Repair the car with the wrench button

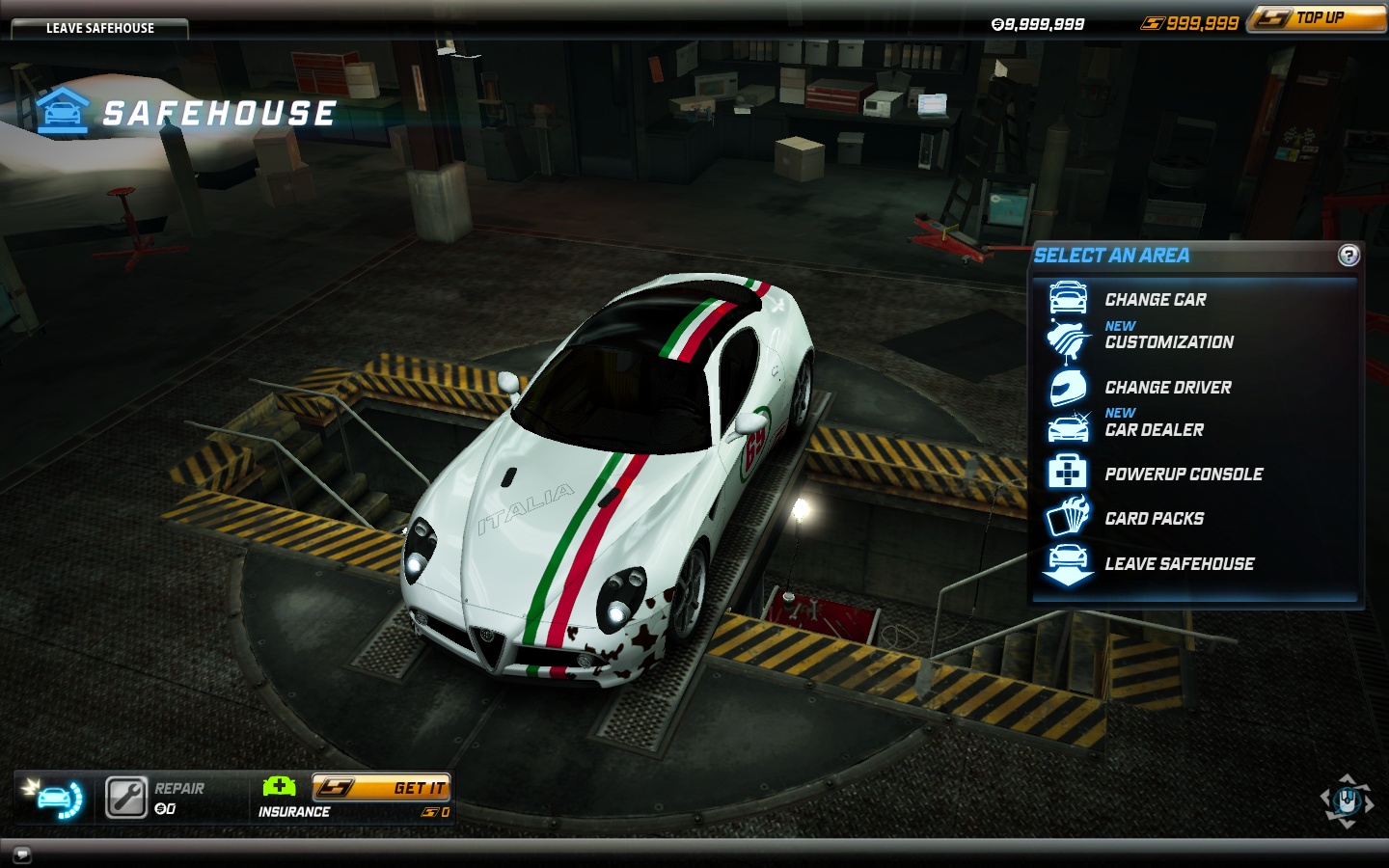point(126,798)
